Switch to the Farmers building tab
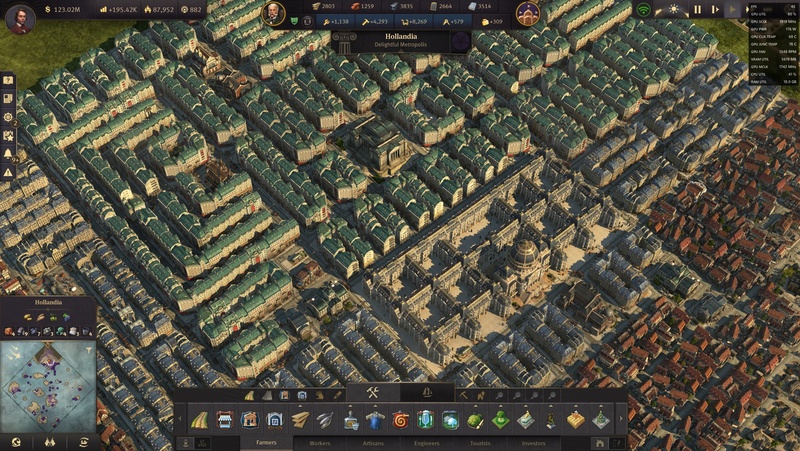 [266, 441]
